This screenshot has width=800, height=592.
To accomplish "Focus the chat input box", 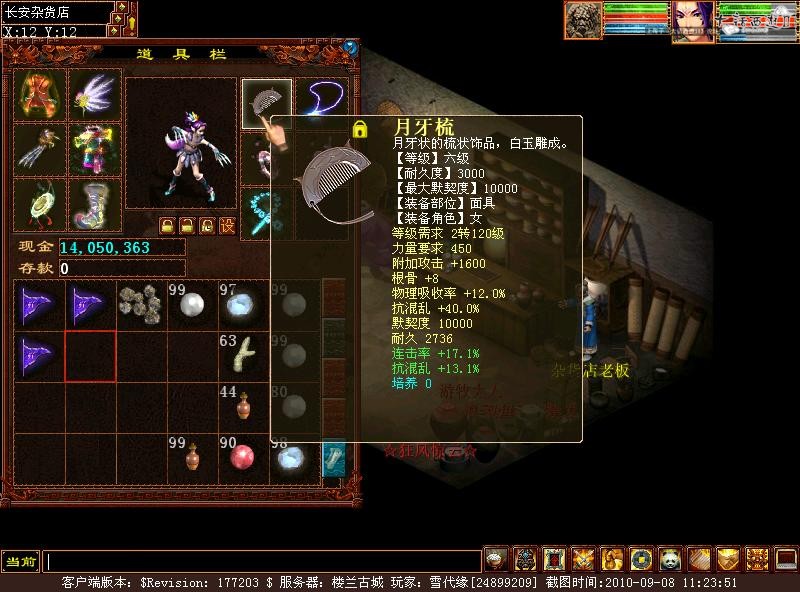I will (x=262, y=561).
